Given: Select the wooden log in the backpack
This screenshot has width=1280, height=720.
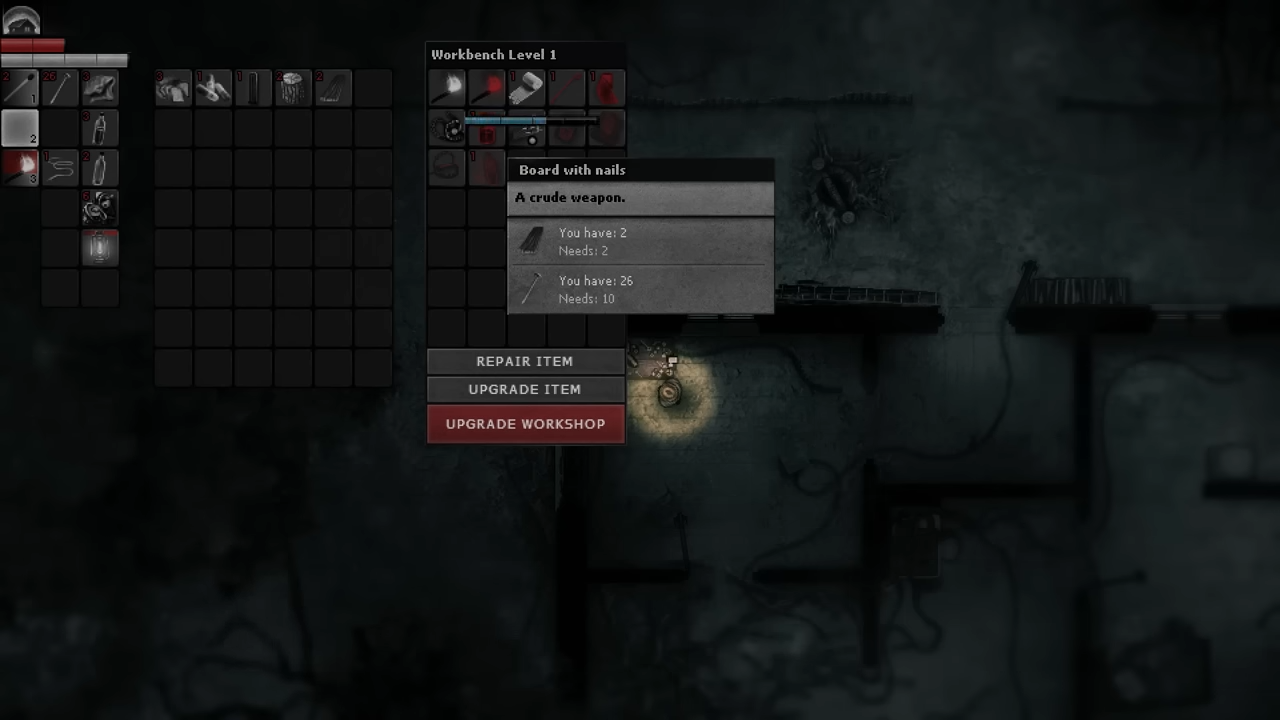Looking at the screenshot, I should pyautogui.click(x=294, y=88).
